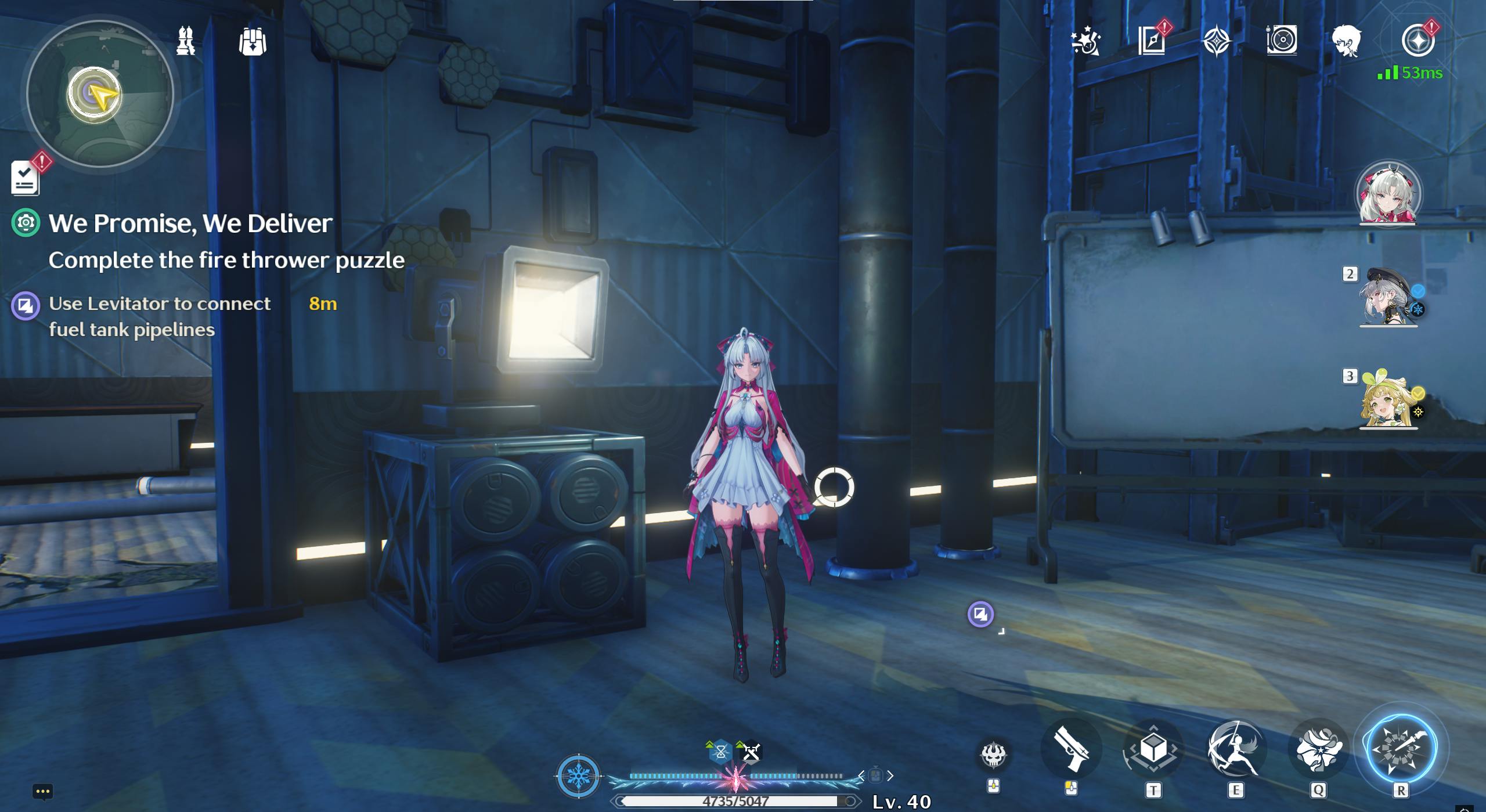The image size is (1486, 812).
Task: Open the backpack inventory
Action: click(x=253, y=42)
